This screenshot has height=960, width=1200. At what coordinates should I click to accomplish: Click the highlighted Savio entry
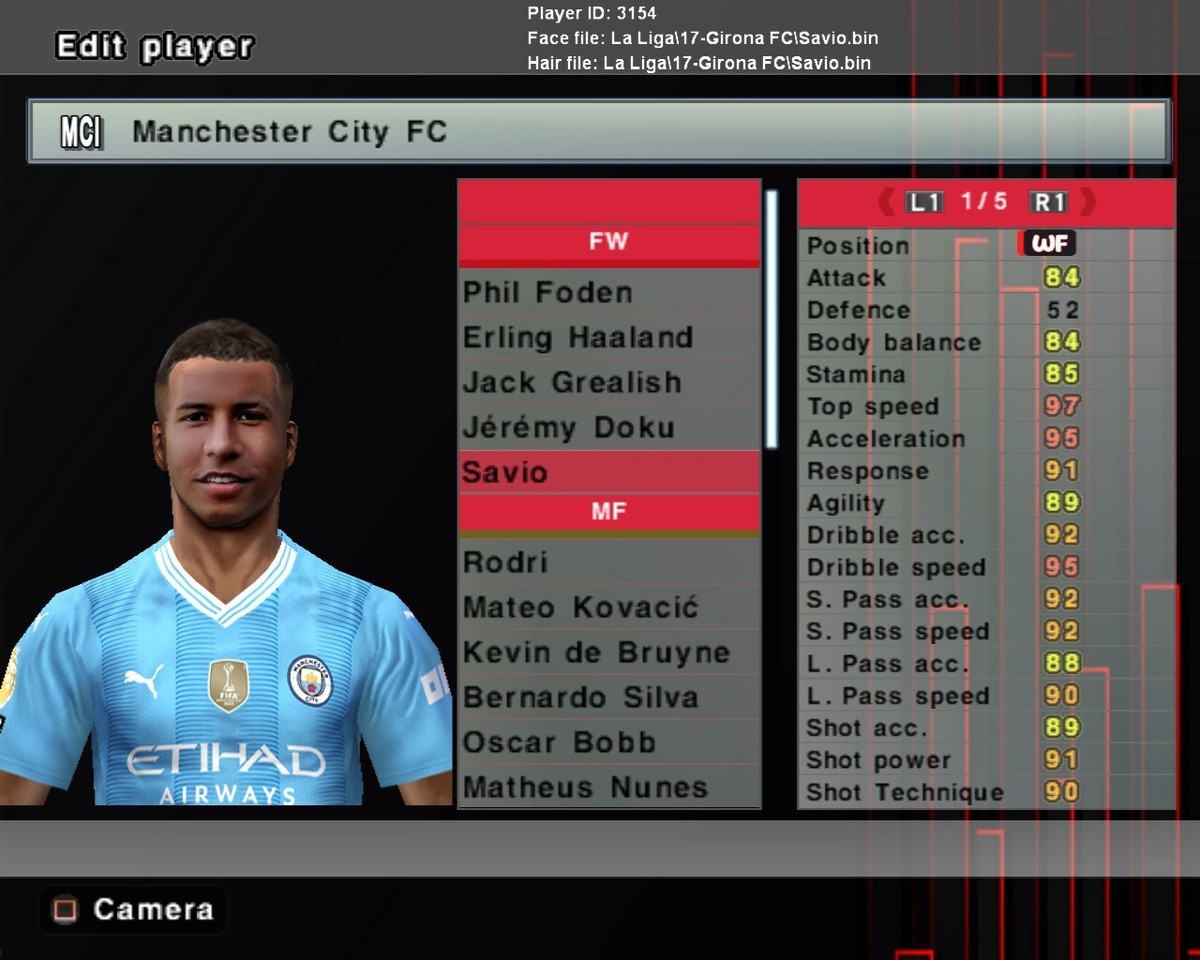tap(608, 472)
